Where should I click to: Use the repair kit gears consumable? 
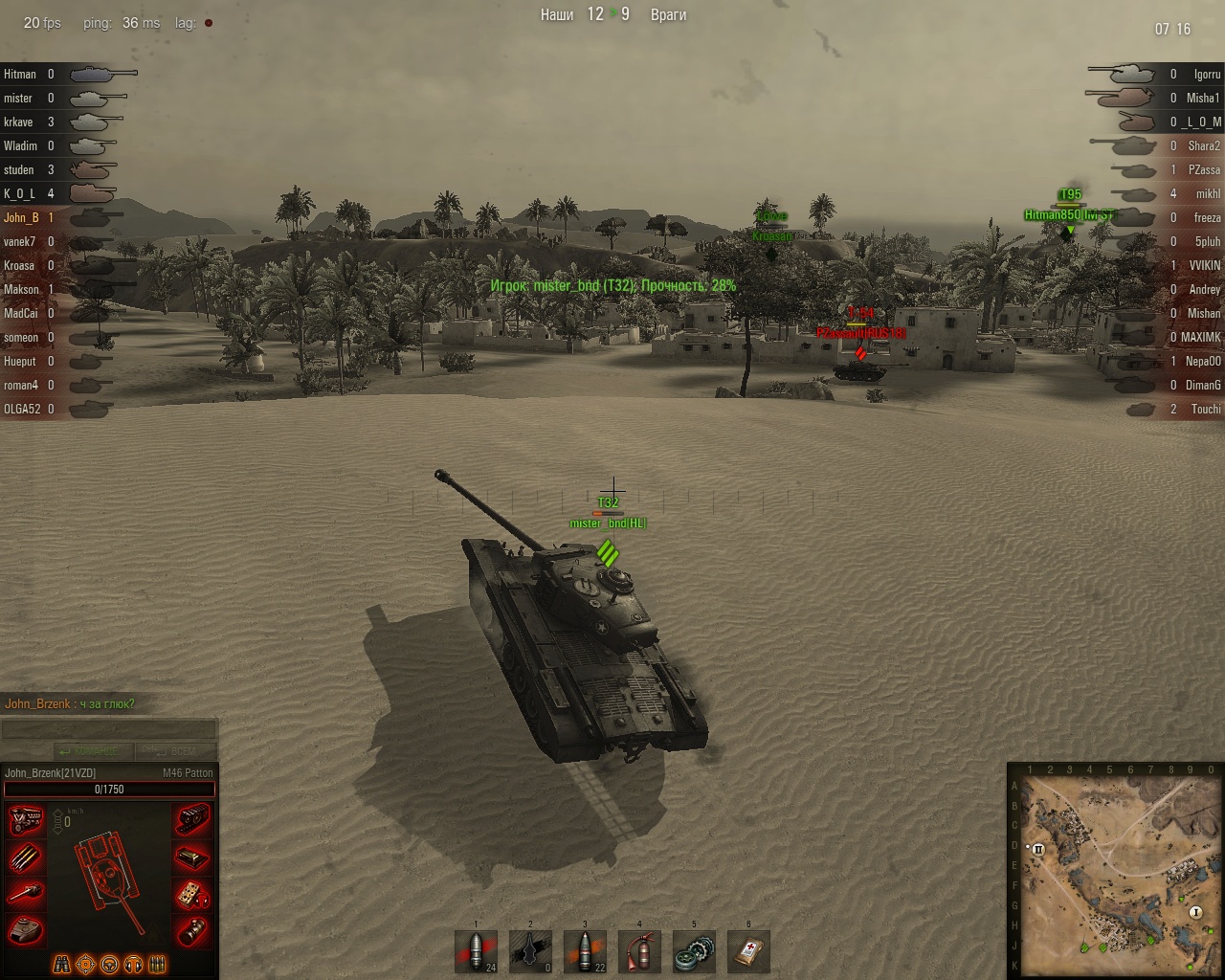point(694,952)
